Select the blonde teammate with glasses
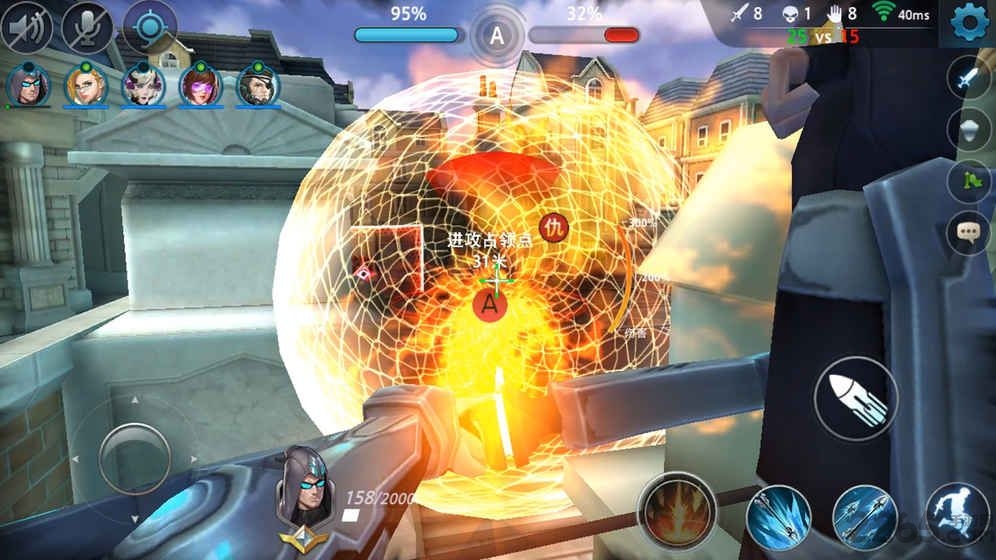 pyautogui.click(x=85, y=85)
